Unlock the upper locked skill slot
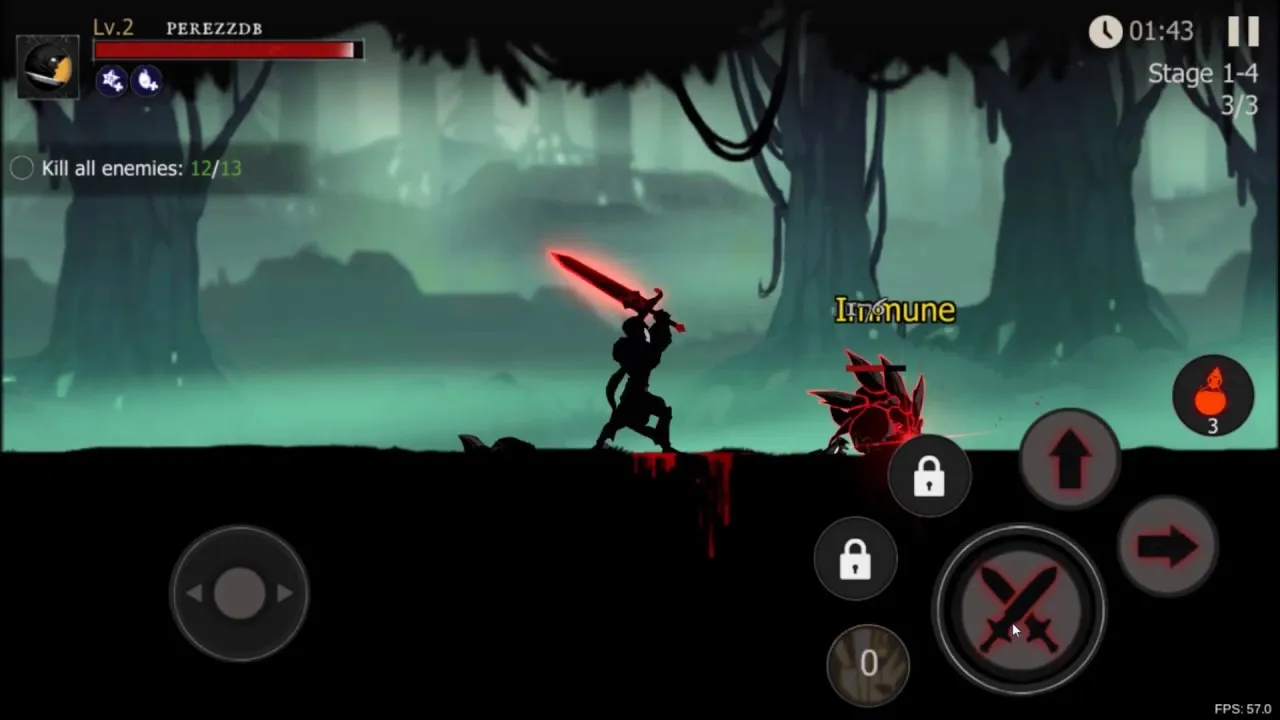The image size is (1280, 720). tap(929, 476)
